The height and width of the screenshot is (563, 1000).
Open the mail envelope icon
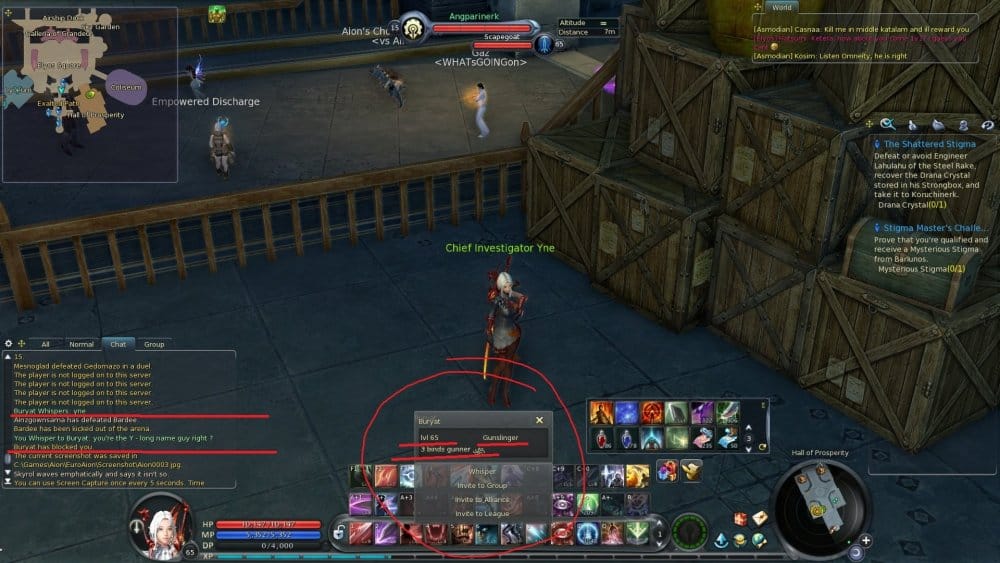pyautogui.click(x=760, y=518)
